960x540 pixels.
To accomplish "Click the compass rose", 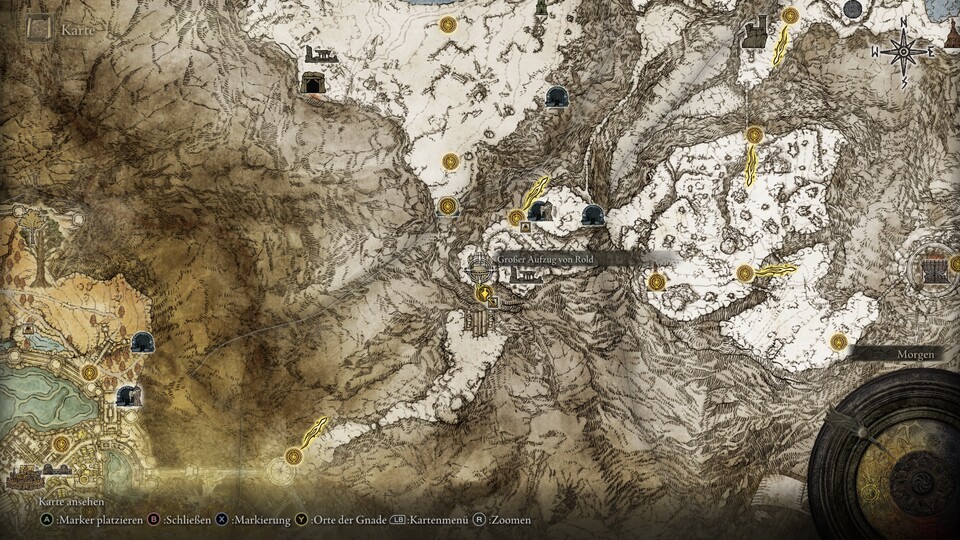I will [903, 50].
